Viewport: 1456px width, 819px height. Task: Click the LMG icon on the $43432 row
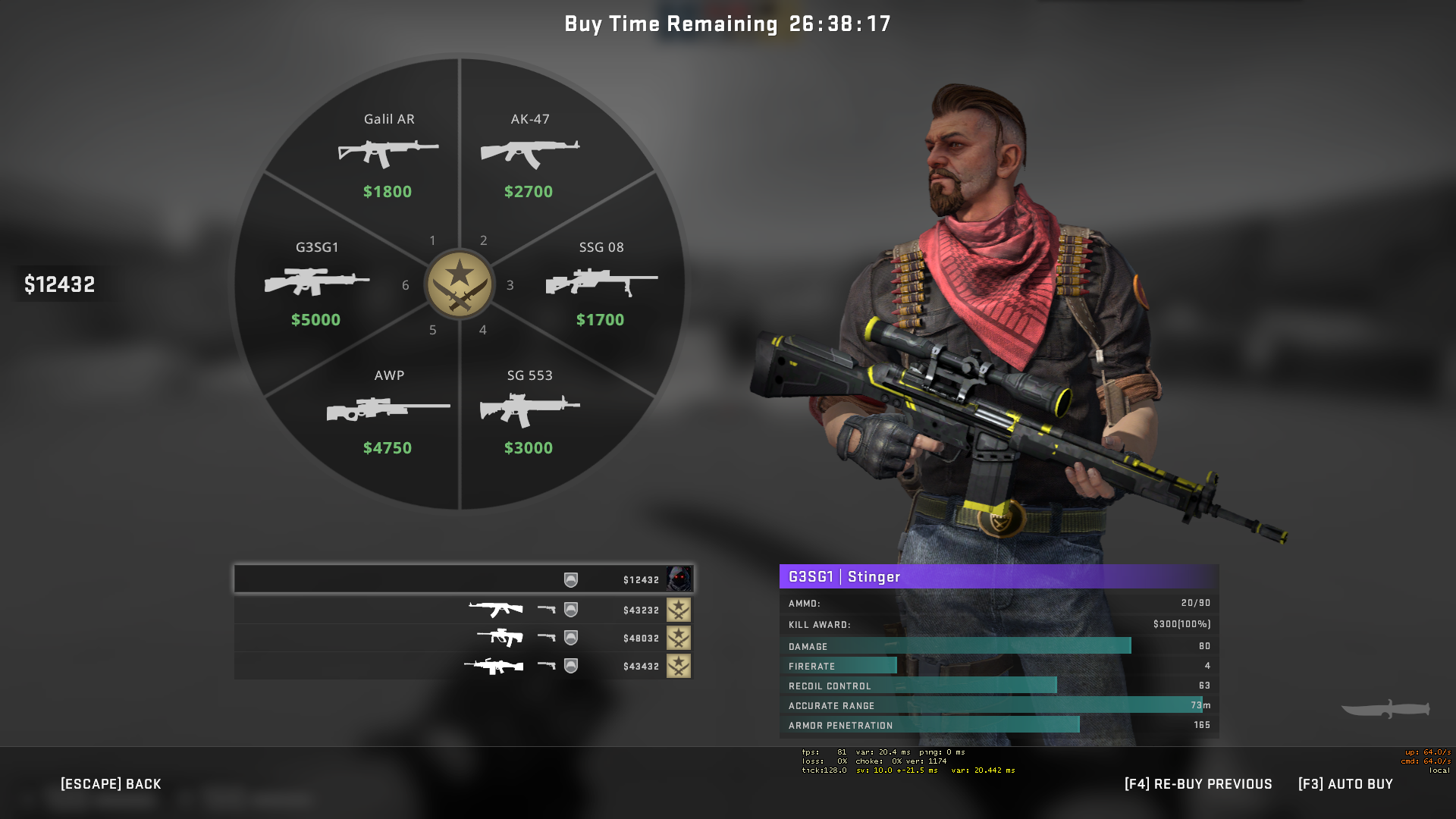494,665
